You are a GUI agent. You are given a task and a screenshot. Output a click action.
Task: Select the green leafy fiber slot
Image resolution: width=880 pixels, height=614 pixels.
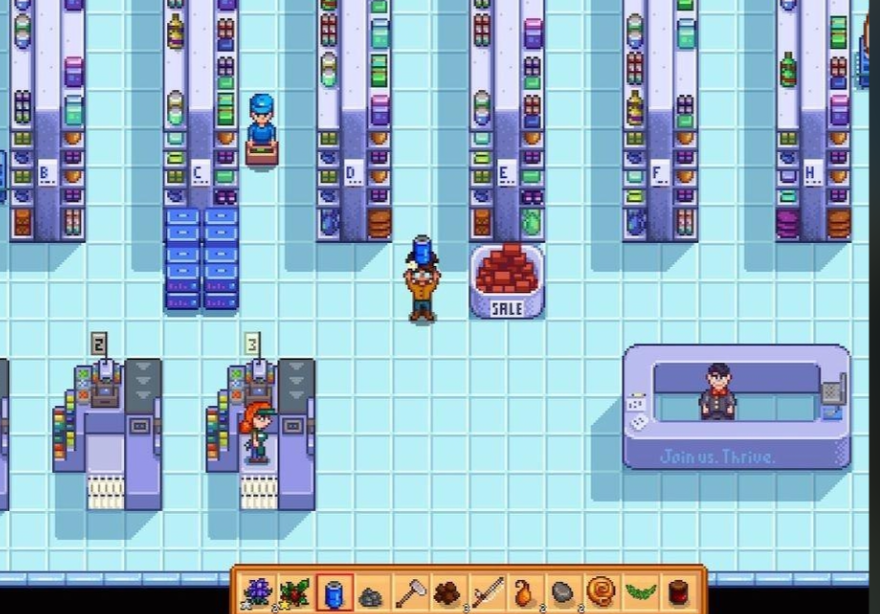(640, 592)
